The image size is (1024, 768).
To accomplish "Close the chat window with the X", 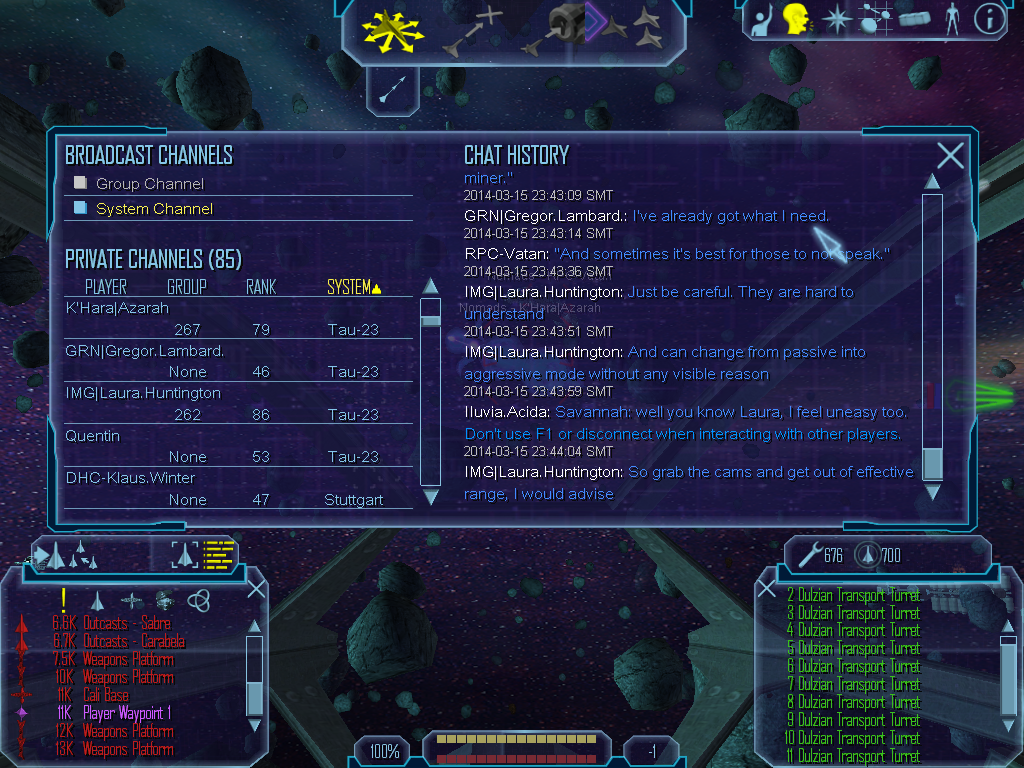I will (950, 155).
